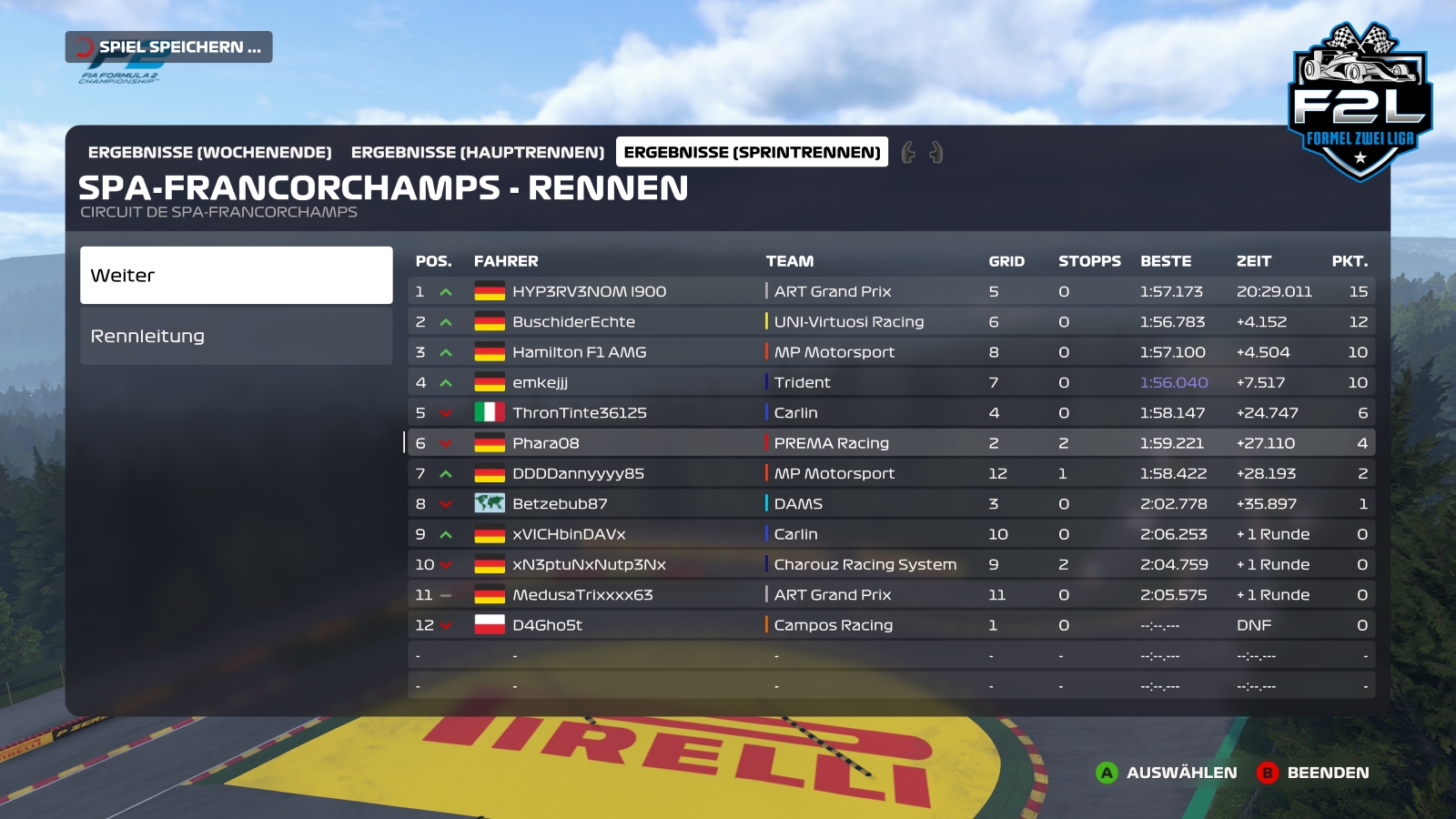Screen dimensions: 1456x819
Task: Choose the Hamilton F1 AMG row
Action: [579, 352]
